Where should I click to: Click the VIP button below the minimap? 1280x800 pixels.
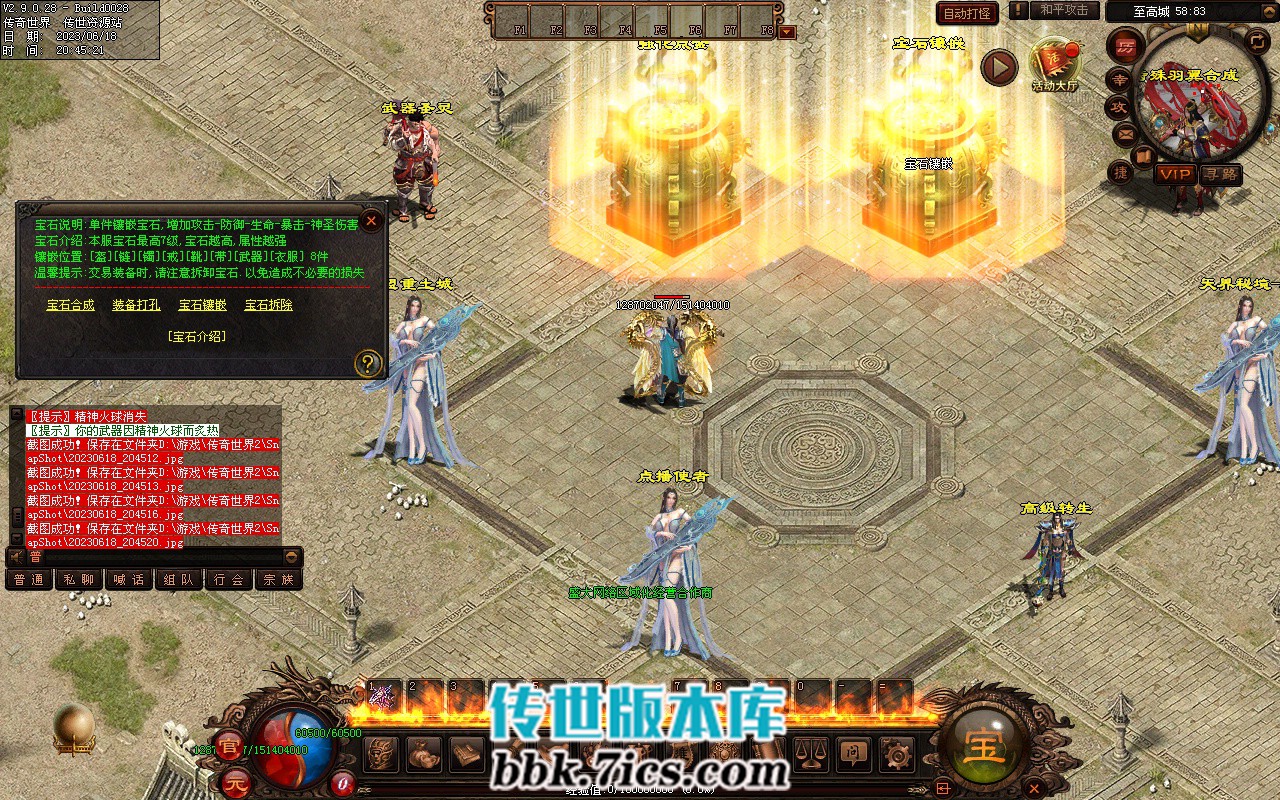(1175, 174)
